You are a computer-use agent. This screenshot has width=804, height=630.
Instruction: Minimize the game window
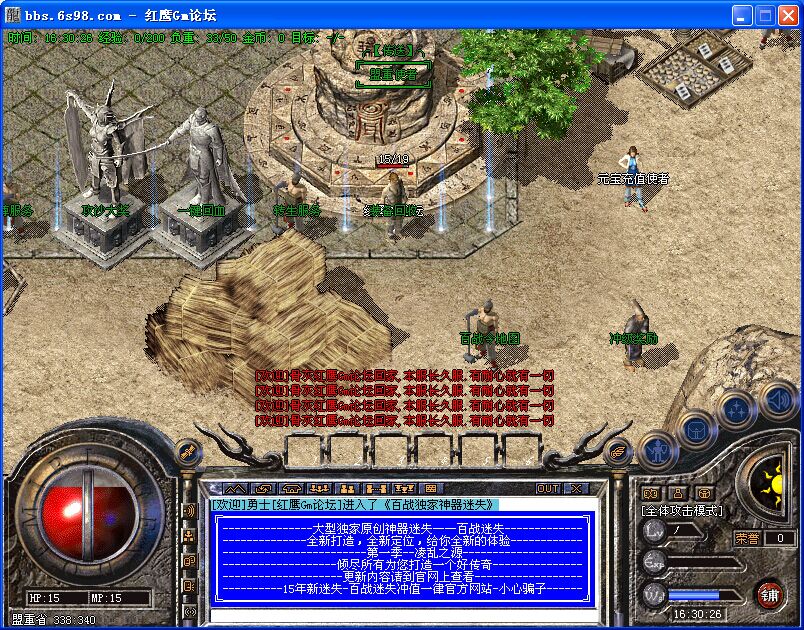click(x=742, y=15)
